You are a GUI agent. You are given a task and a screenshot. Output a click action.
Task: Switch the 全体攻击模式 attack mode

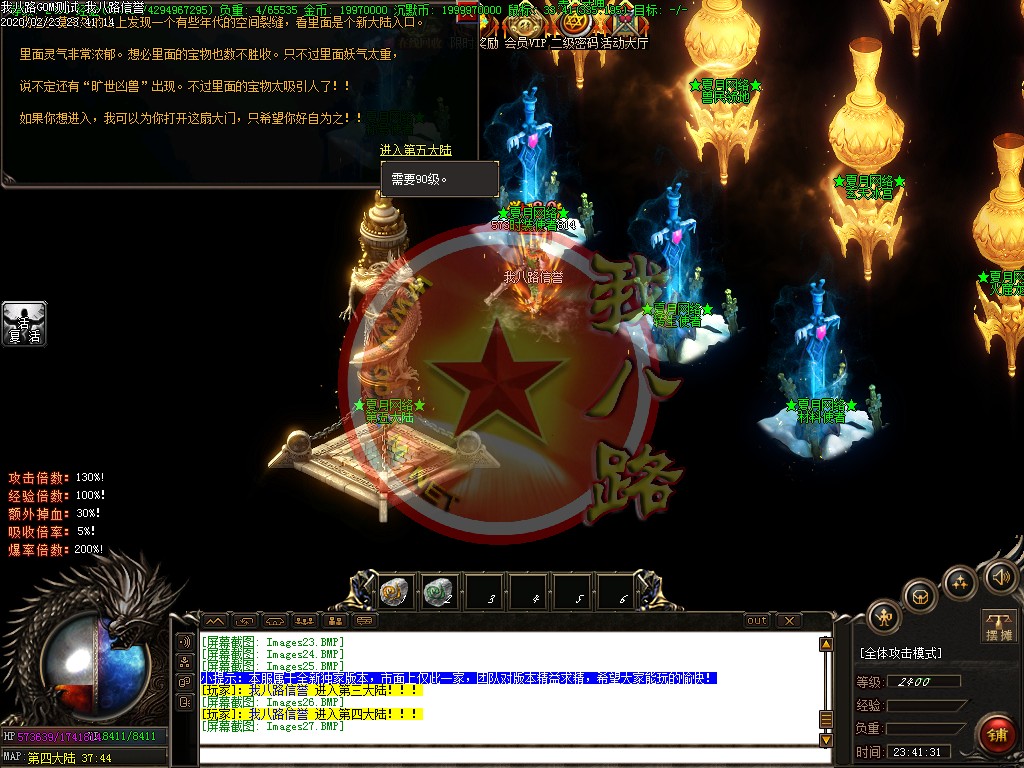pyautogui.click(x=900, y=653)
